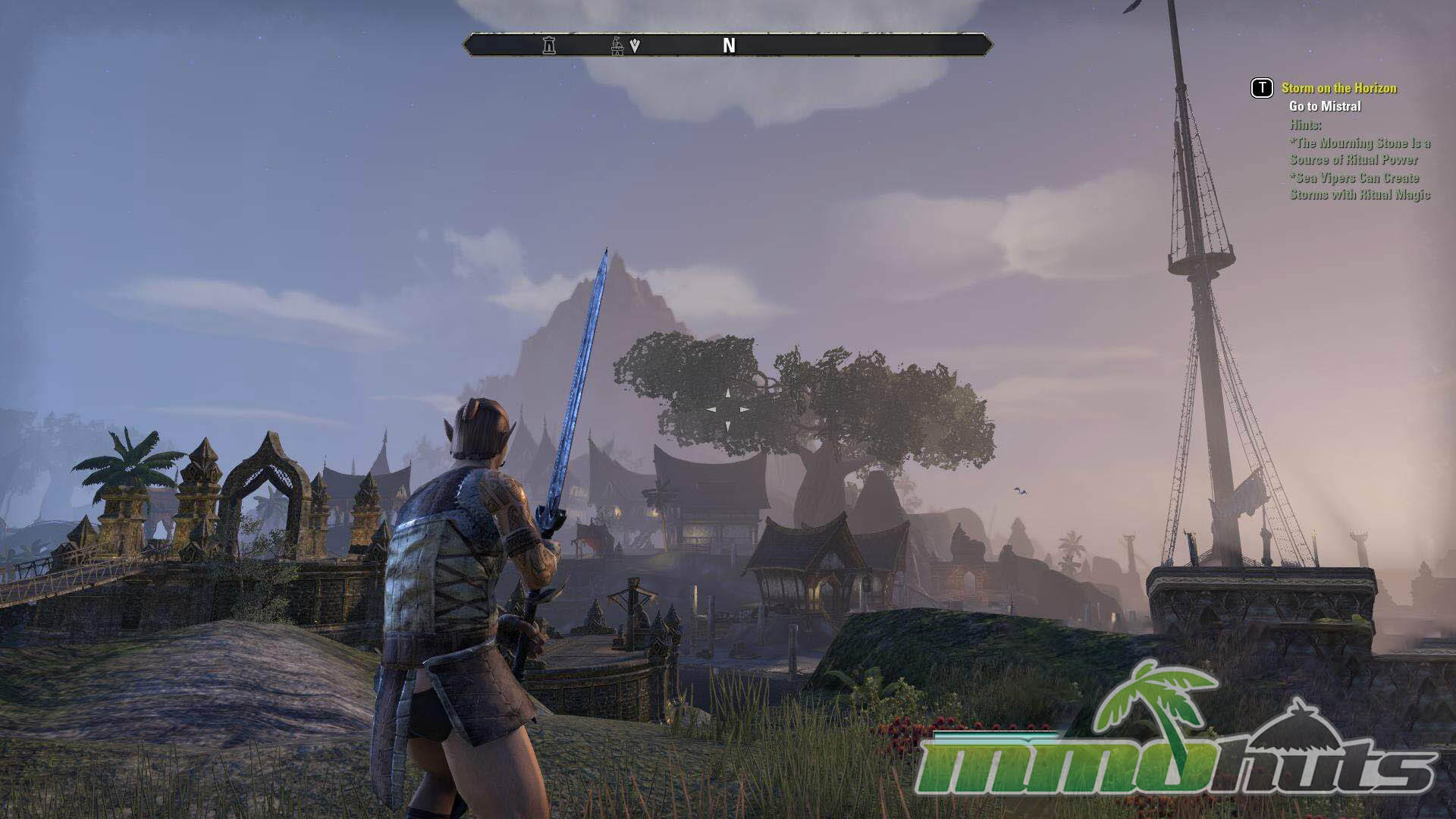Click the tower marker on the compass
The height and width of the screenshot is (819, 1456).
click(x=549, y=45)
